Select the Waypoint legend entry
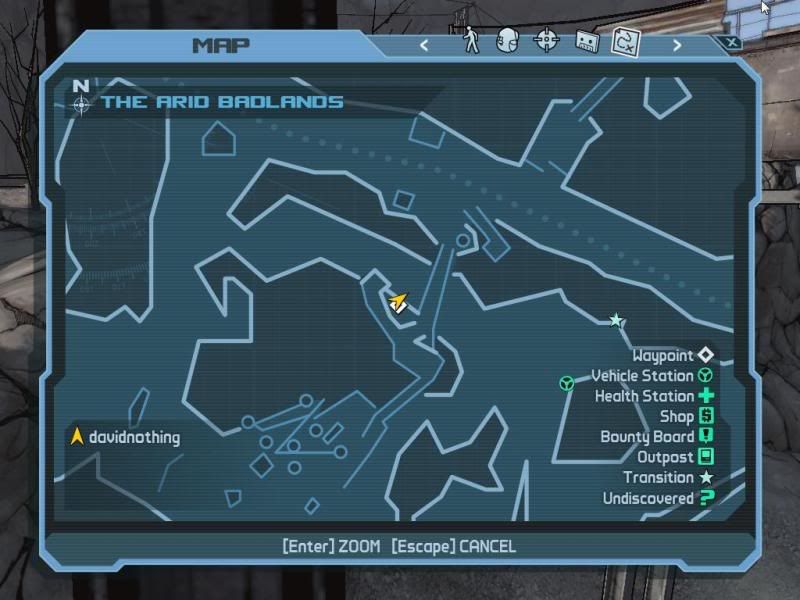Viewport: 800px width, 600px height. tap(674, 355)
